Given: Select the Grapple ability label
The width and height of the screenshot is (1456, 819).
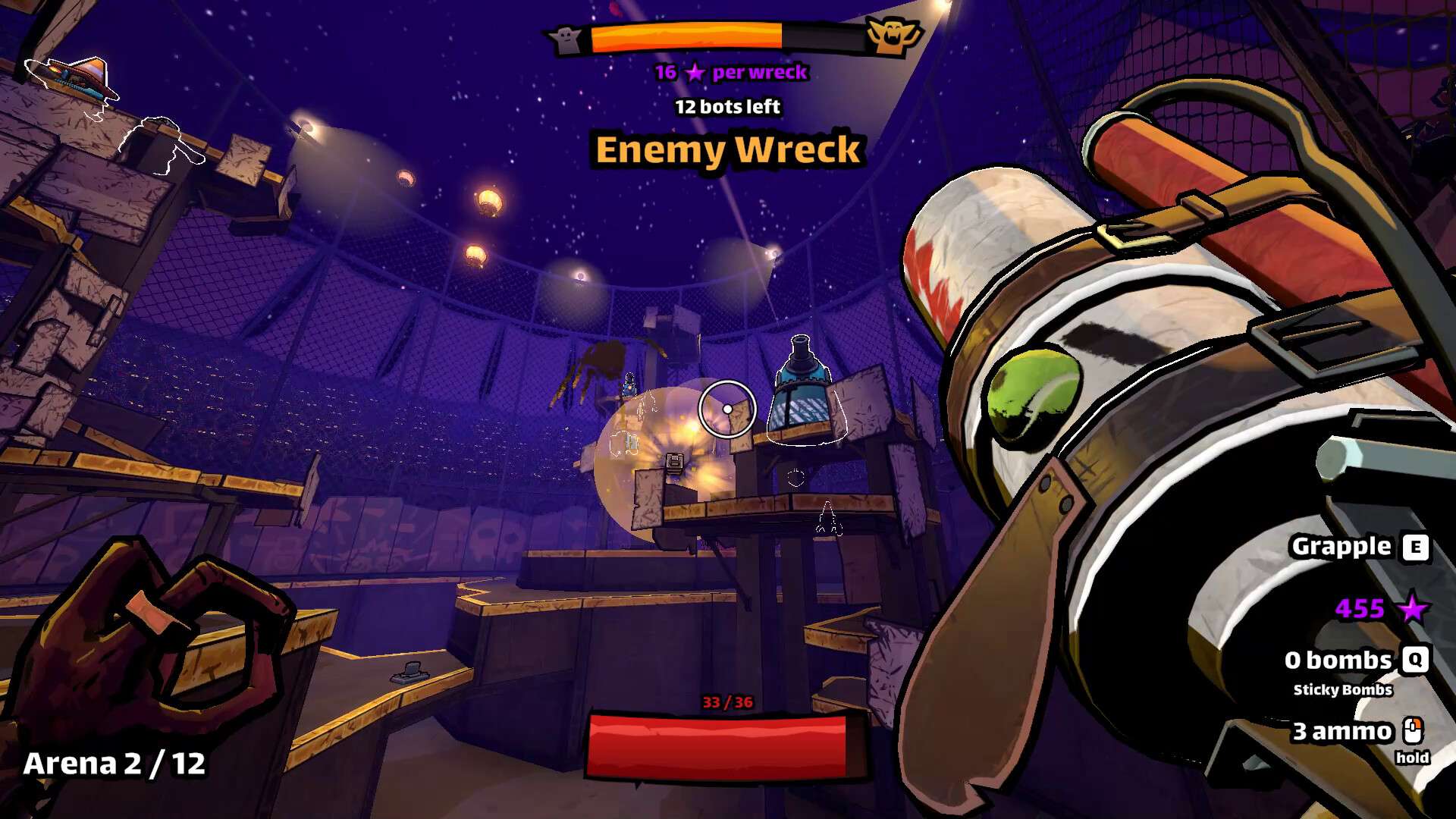Looking at the screenshot, I should (x=1341, y=547).
